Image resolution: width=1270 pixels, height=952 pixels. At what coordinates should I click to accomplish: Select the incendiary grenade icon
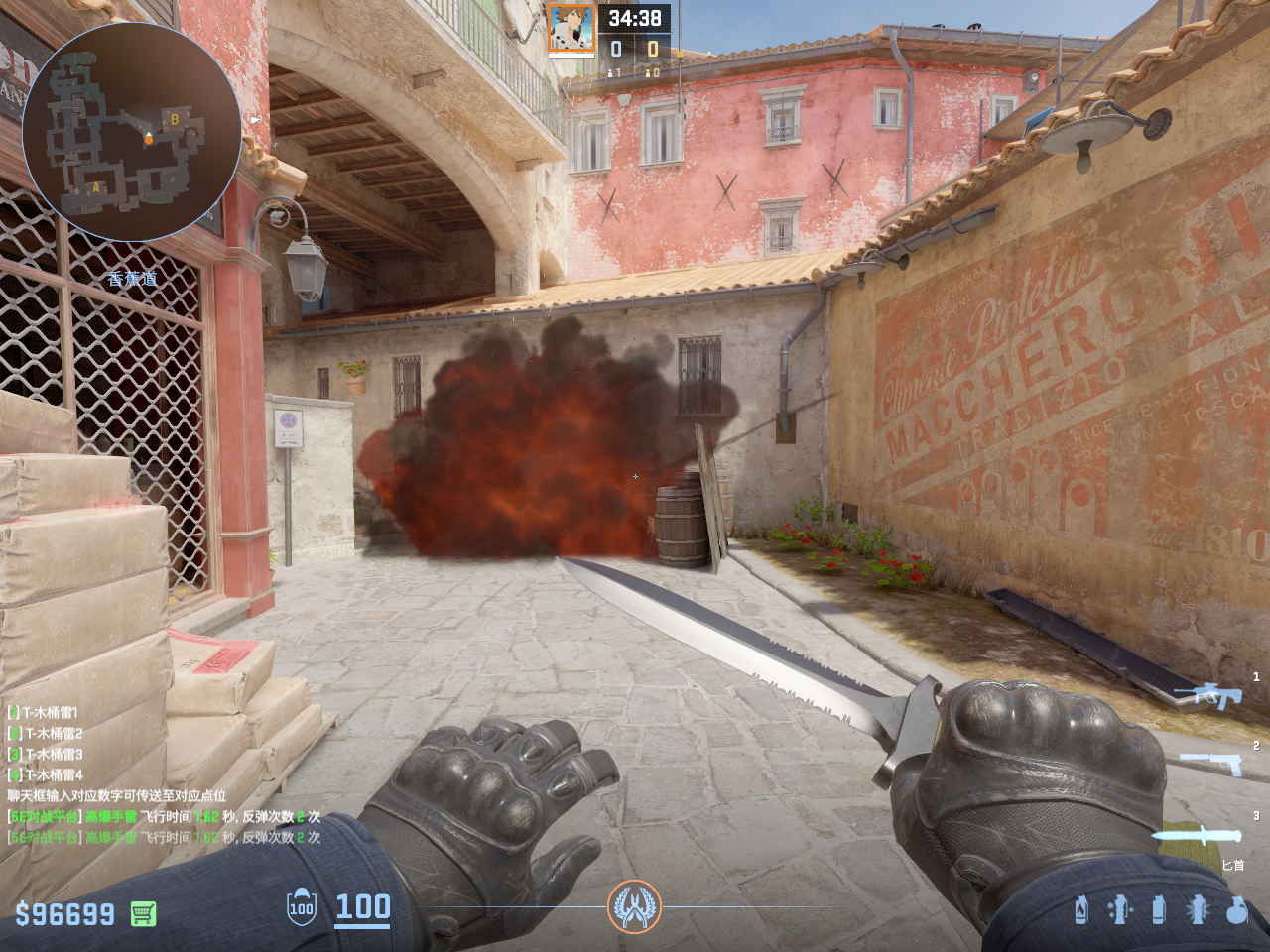coord(1081,909)
